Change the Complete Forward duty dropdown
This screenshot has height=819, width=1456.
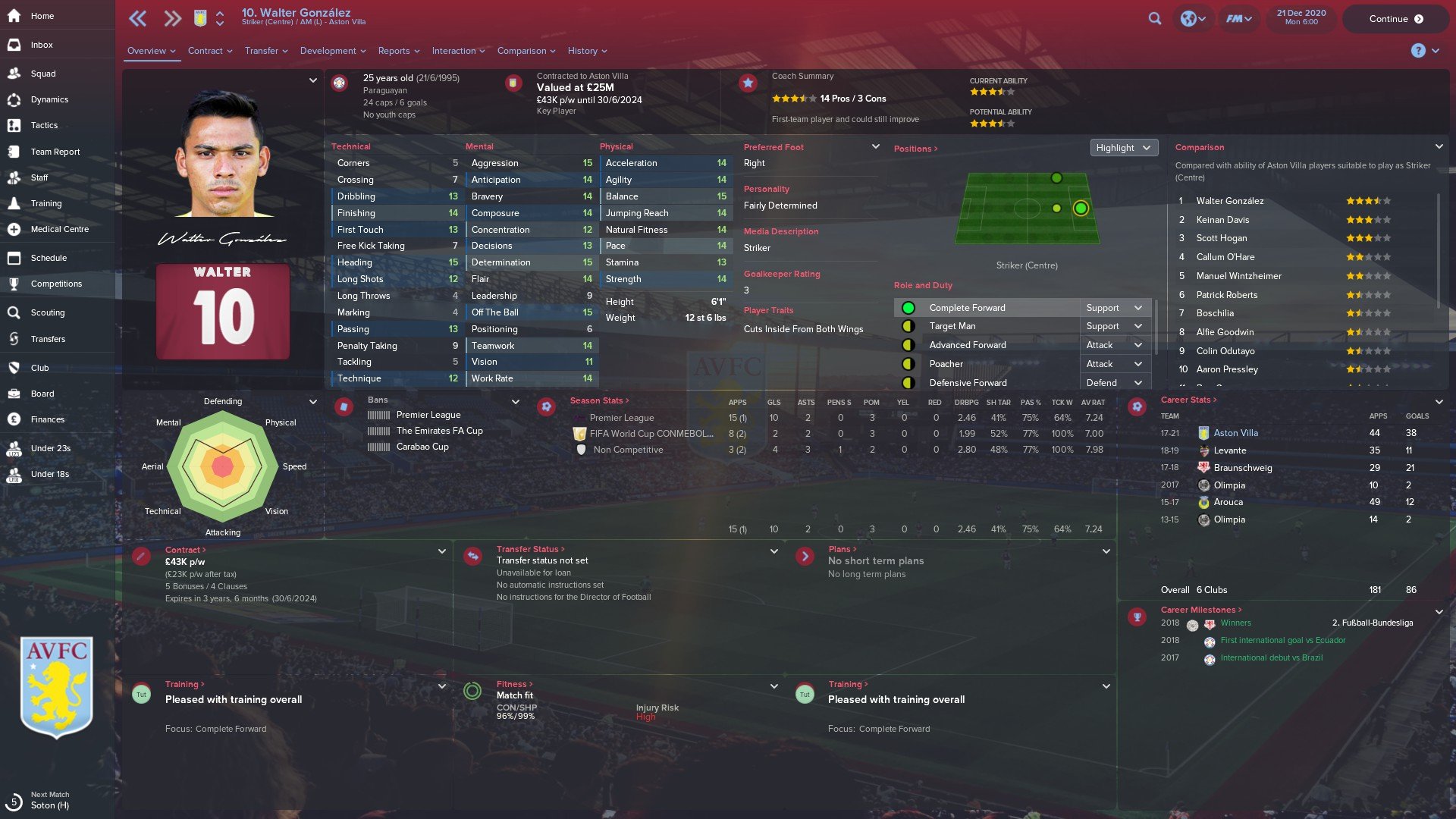1113,308
